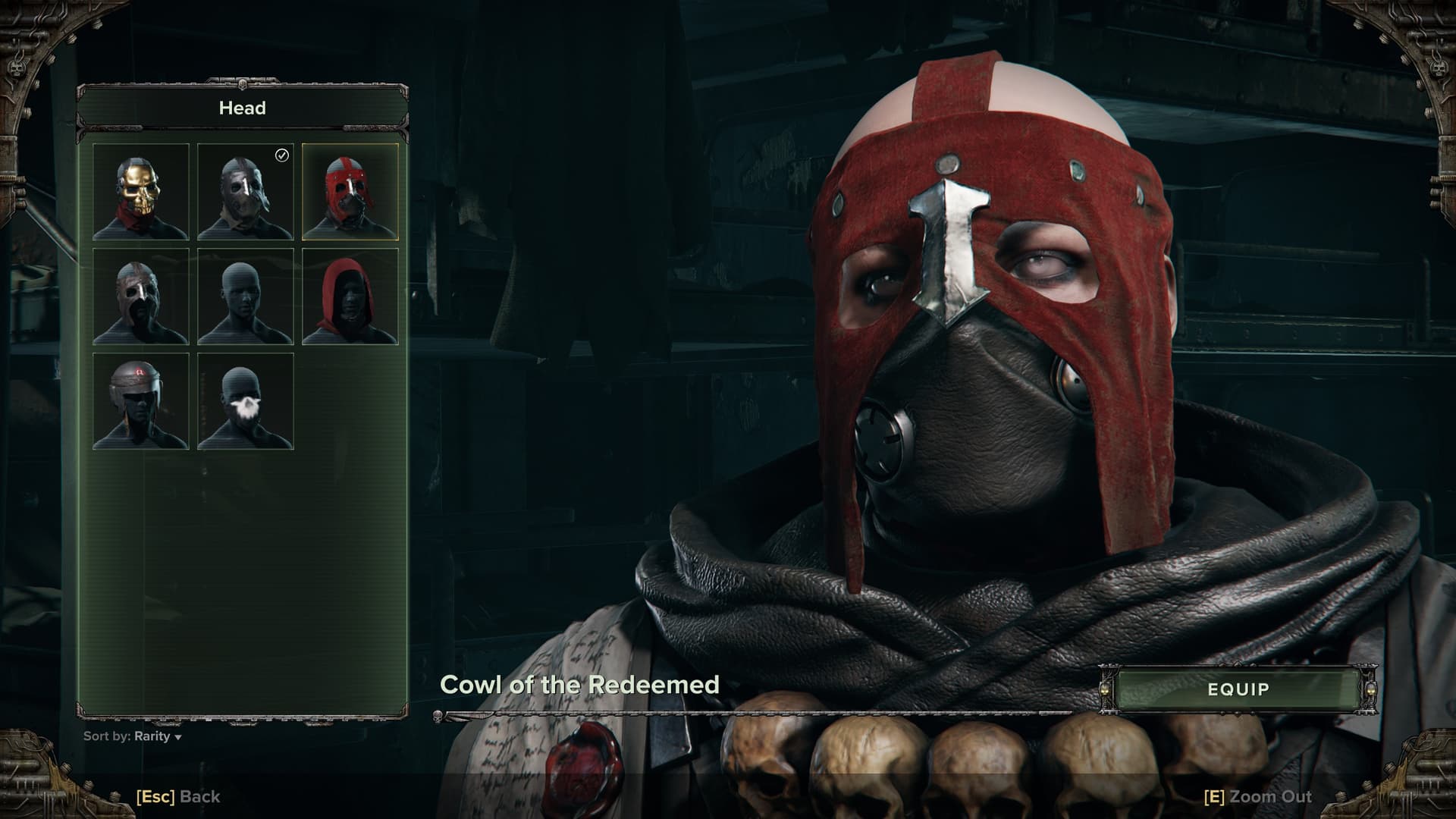Click the Zoom Out control
This screenshot has height=819, width=1456.
tap(1257, 797)
